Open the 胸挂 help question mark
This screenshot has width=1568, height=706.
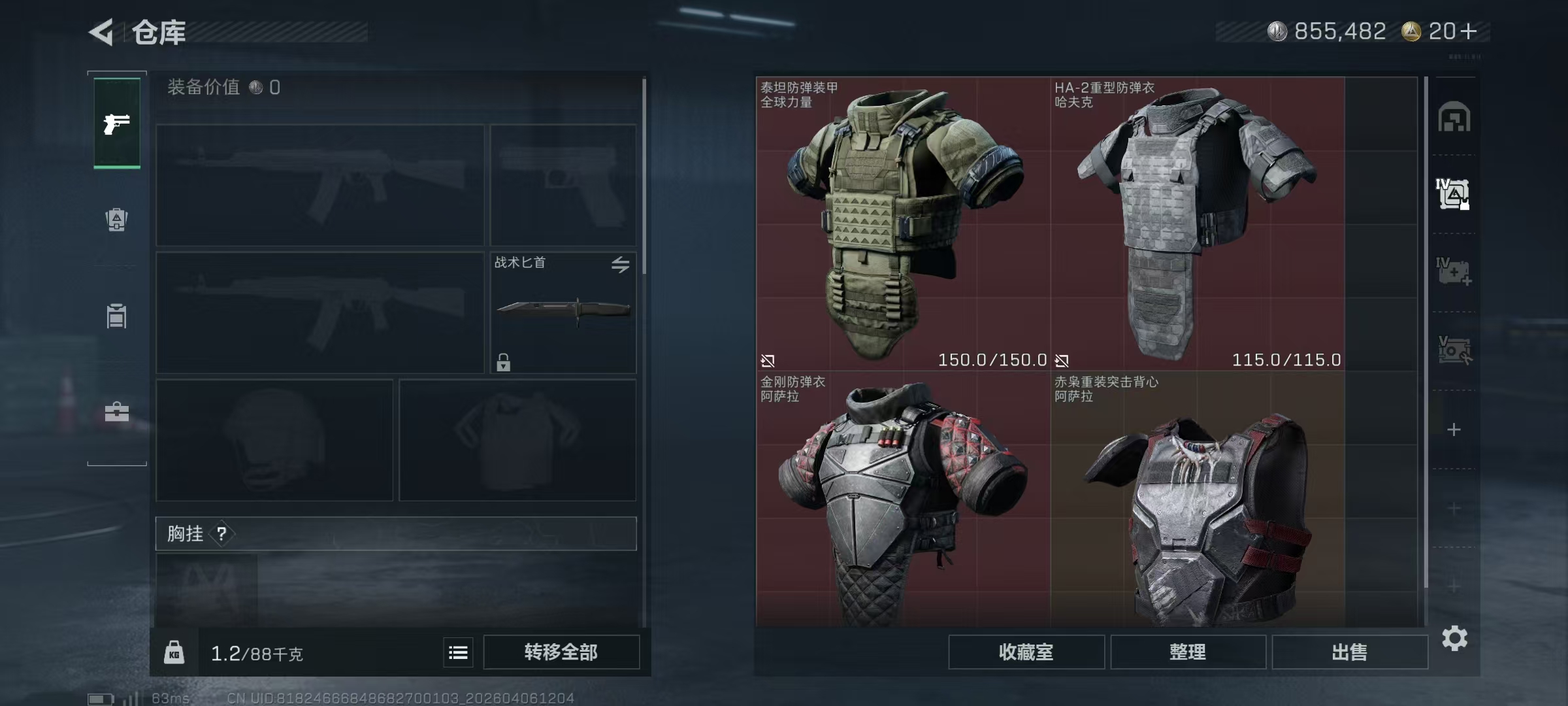coord(222,534)
